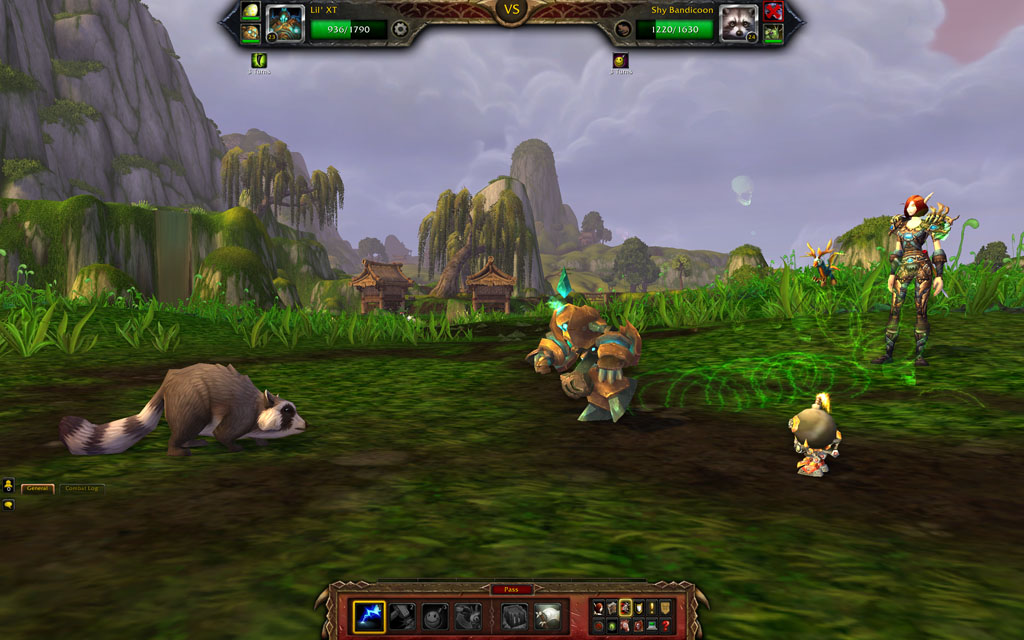The height and width of the screenshot is (640, 1024).
Task: Select the hammer ability slot
Action: coord(402,616)
